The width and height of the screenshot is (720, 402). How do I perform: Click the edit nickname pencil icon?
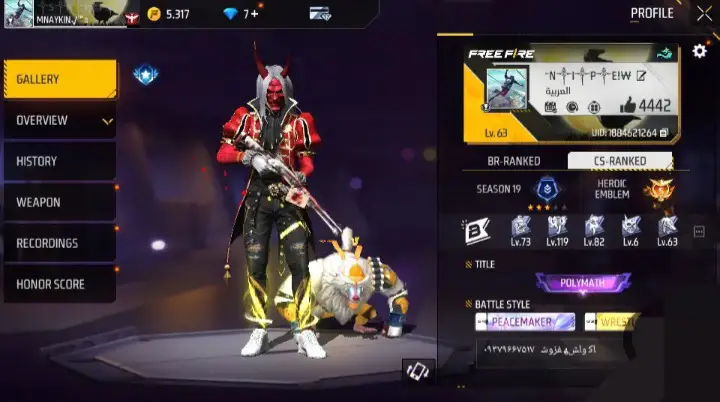tap(641, 75)
